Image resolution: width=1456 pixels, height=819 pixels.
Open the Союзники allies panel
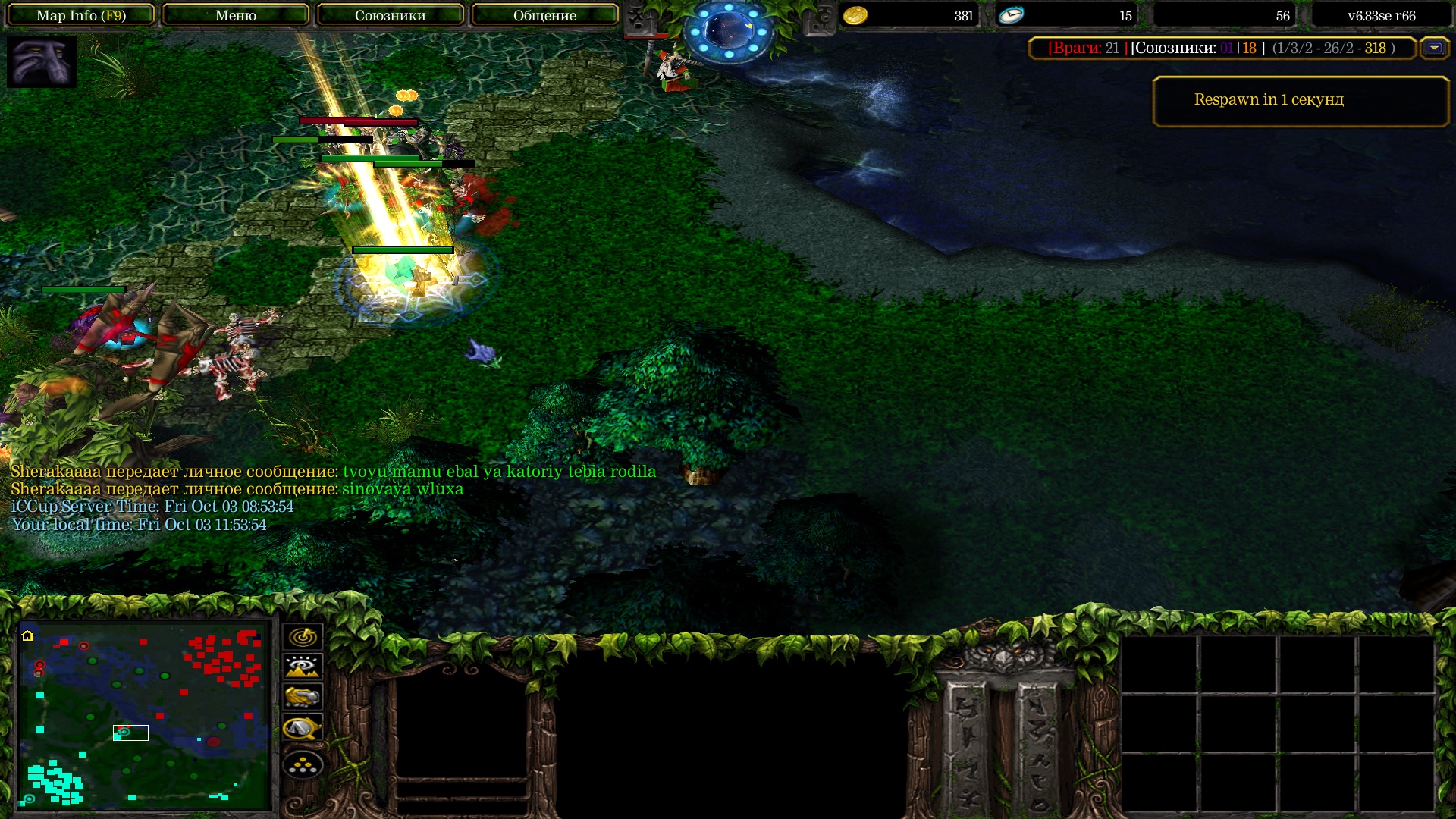(390, 15)
